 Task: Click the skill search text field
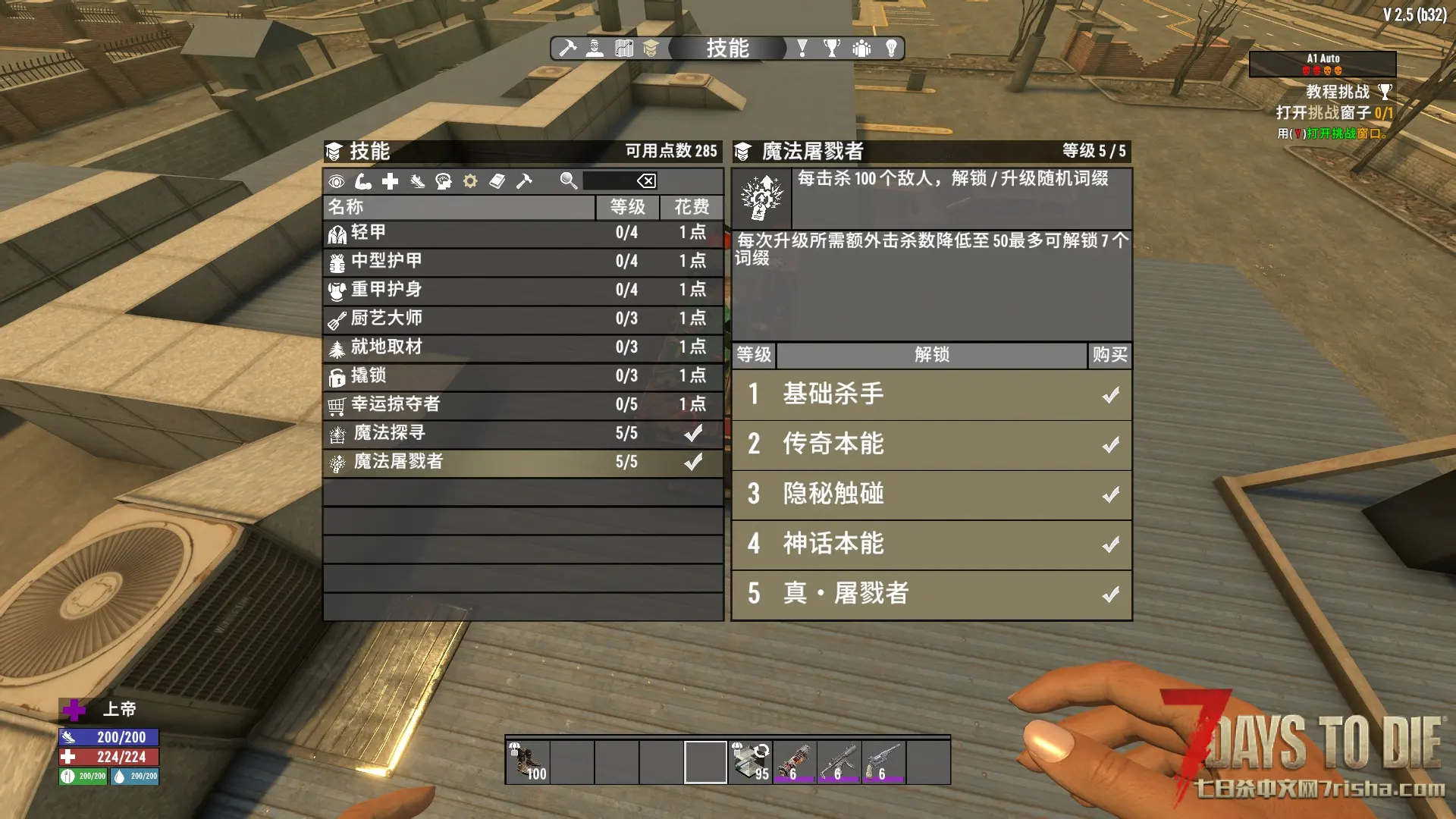(x=608, y=181)
